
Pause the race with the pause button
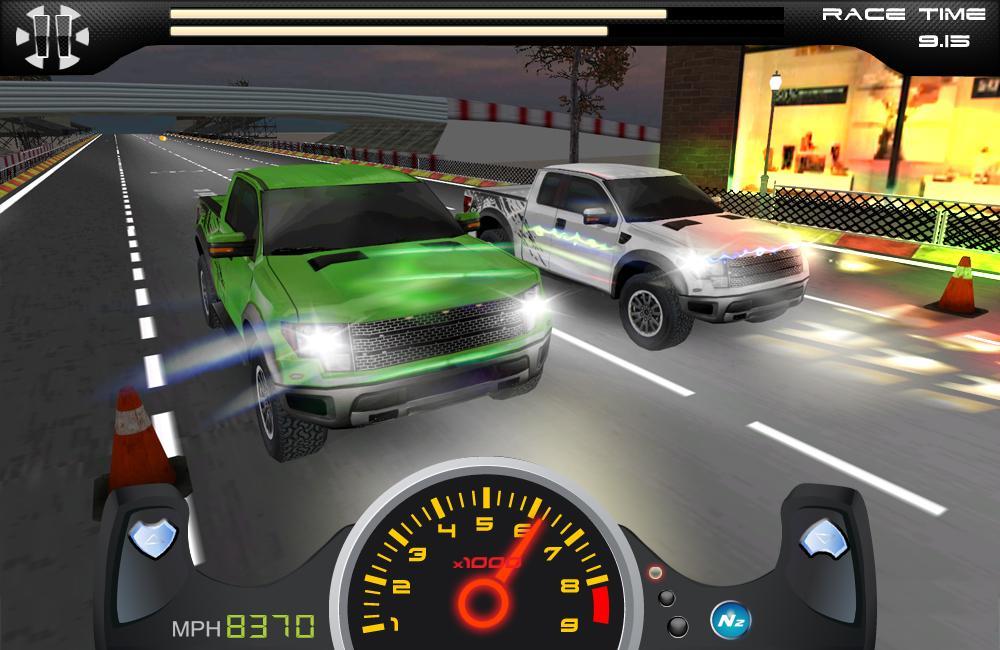(x=52, y=37)
